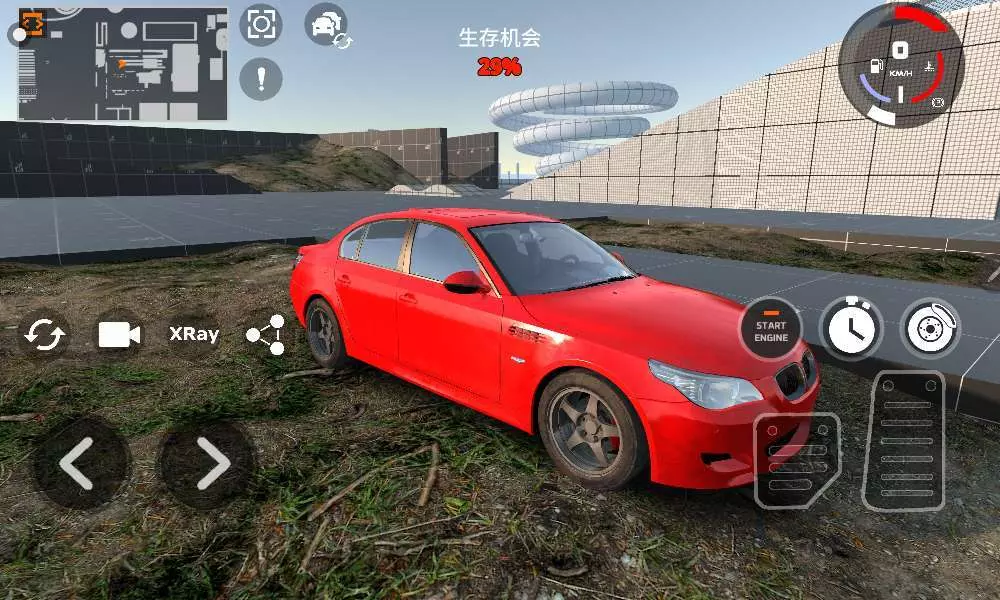This screenshot has width=1000, height=600.
Task: Toggle XRay view
Action: tap(193, 335)
